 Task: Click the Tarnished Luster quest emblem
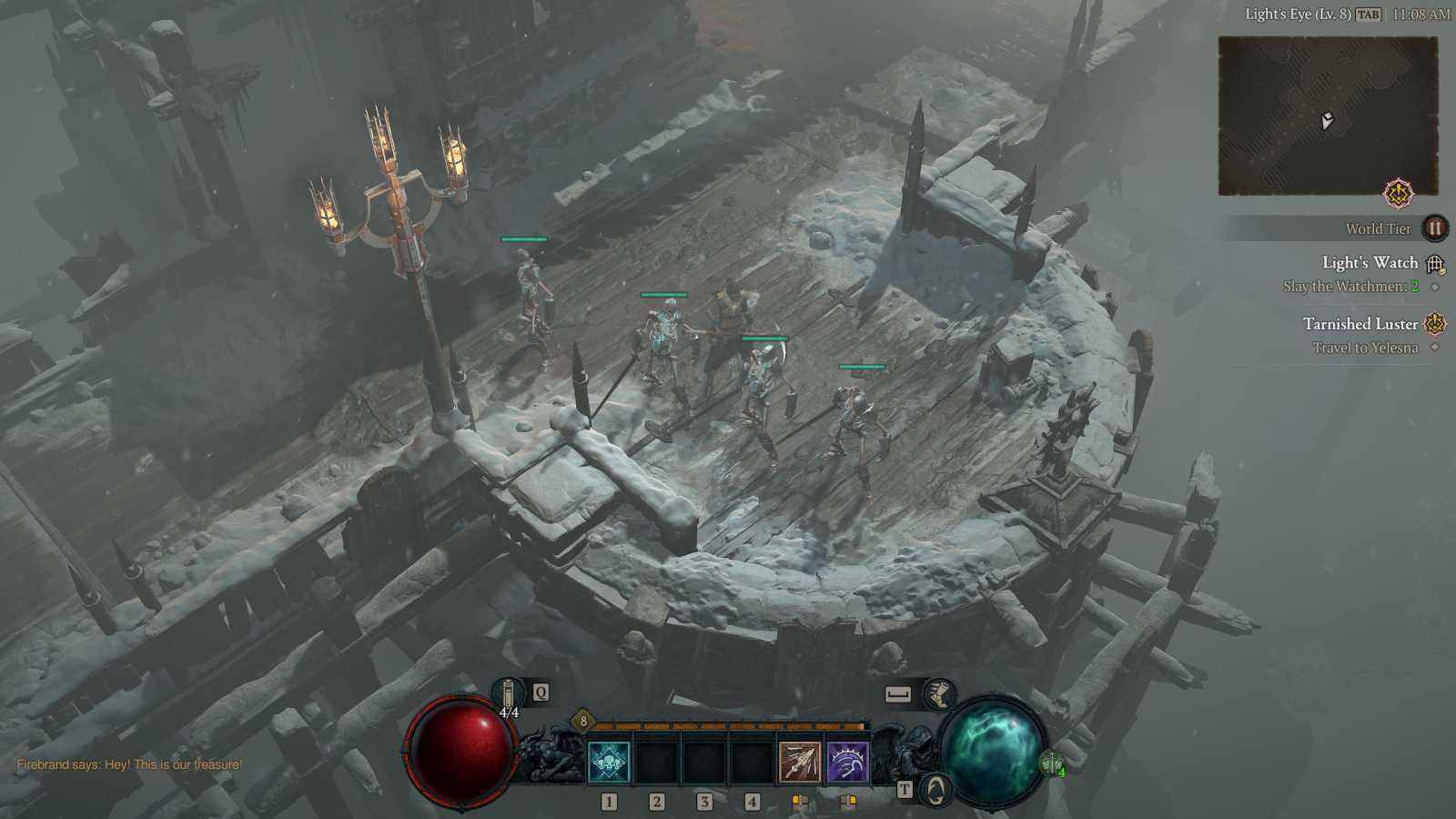pos(1435,322)
